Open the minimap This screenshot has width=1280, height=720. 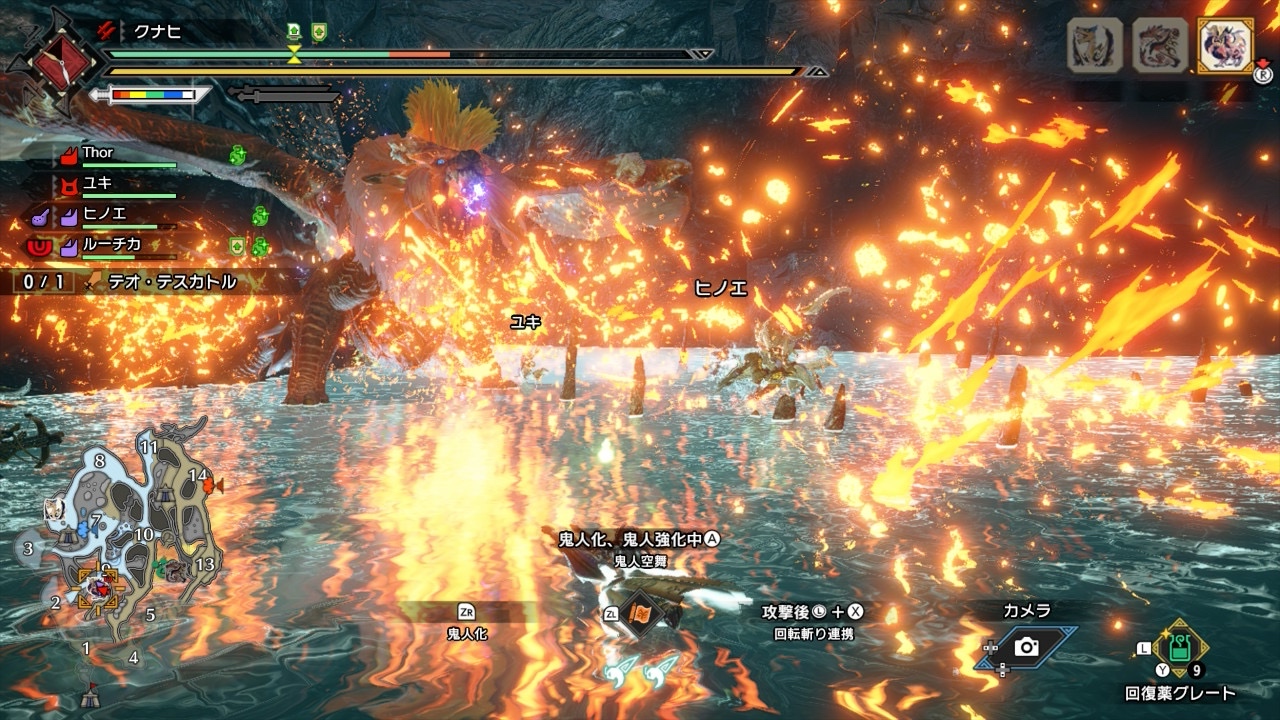click(120, 540)
